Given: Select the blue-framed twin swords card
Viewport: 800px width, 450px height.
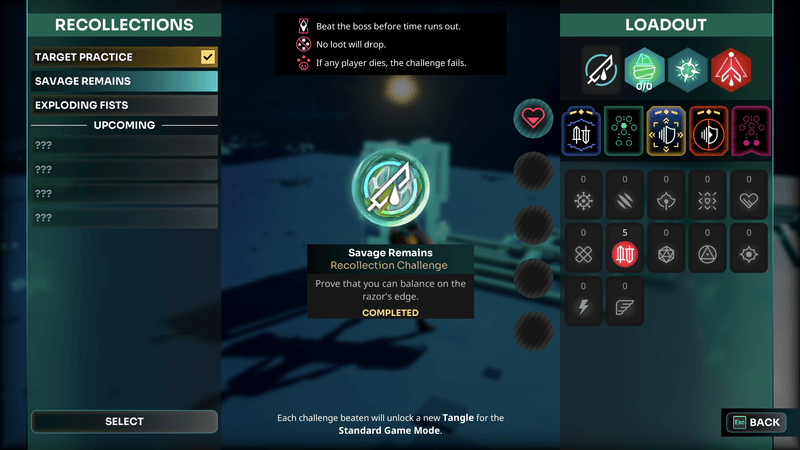Looking at the screenshot, I should (582, 132).
